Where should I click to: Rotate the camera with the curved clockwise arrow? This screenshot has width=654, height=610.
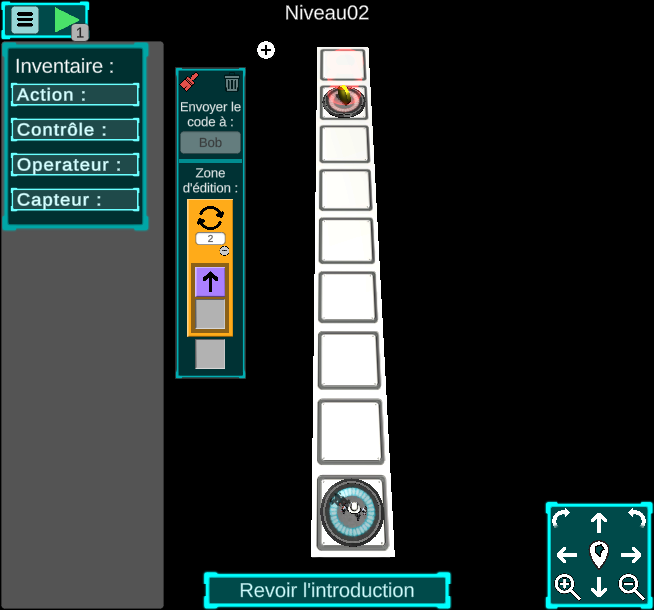pos(561,519)
